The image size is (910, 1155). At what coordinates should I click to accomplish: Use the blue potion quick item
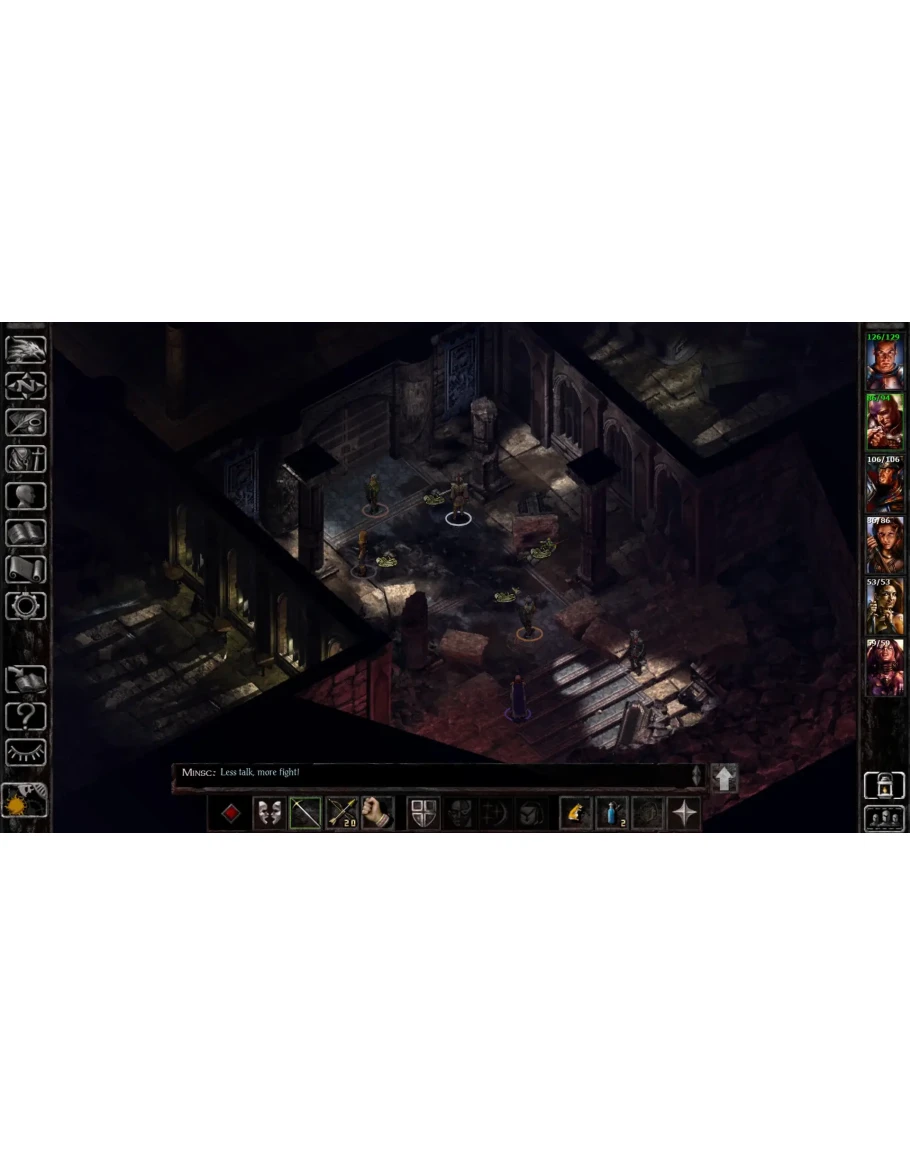[612, 813]
